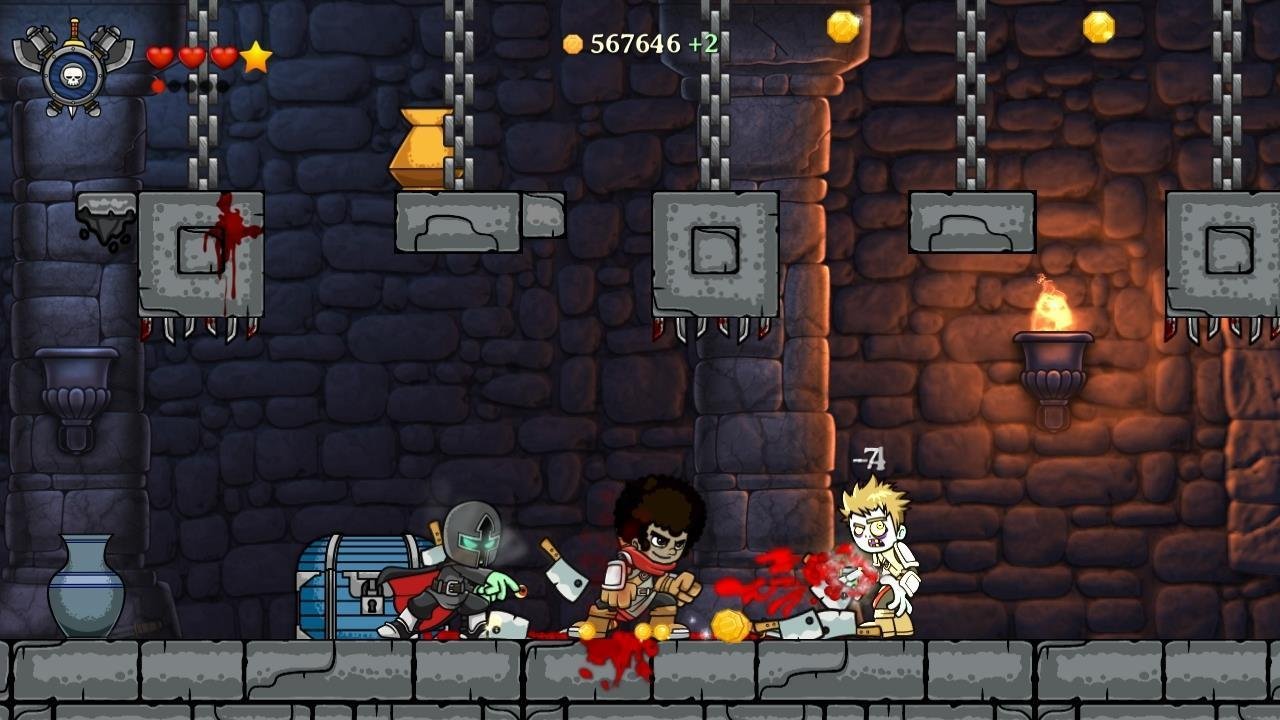Click the yellow star beside the hearts

coord(256,58)
